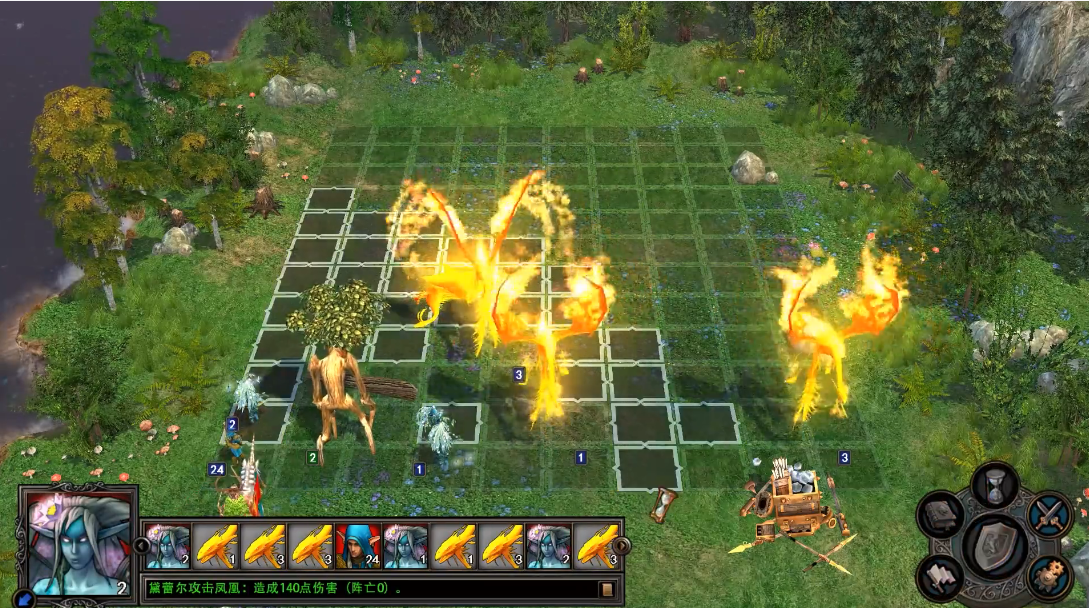The width and height of the screenshot is (1089, 608).
Task: Click the right arrow of the turn order bar
Action: click(x=622, y=546)
